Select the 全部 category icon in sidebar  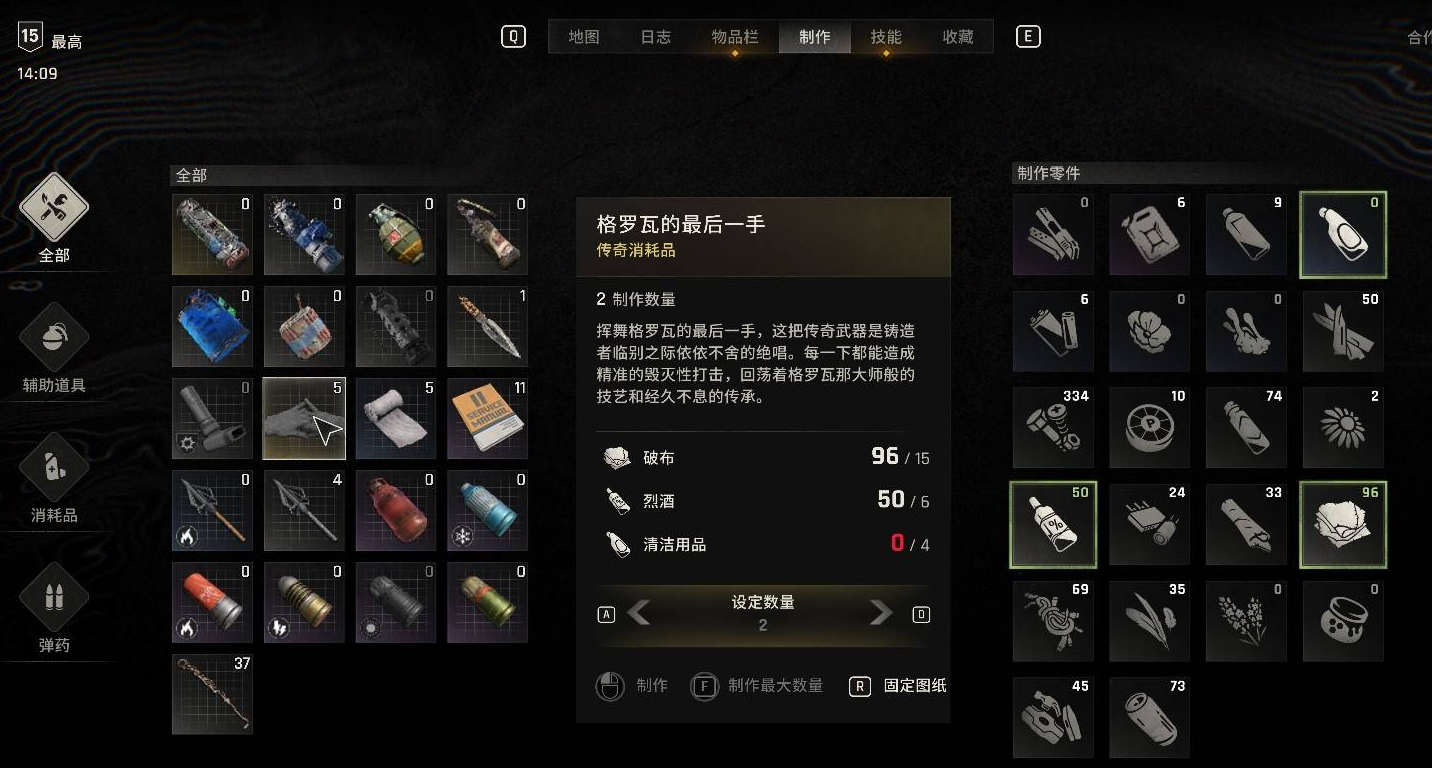(x=52, y=205)
